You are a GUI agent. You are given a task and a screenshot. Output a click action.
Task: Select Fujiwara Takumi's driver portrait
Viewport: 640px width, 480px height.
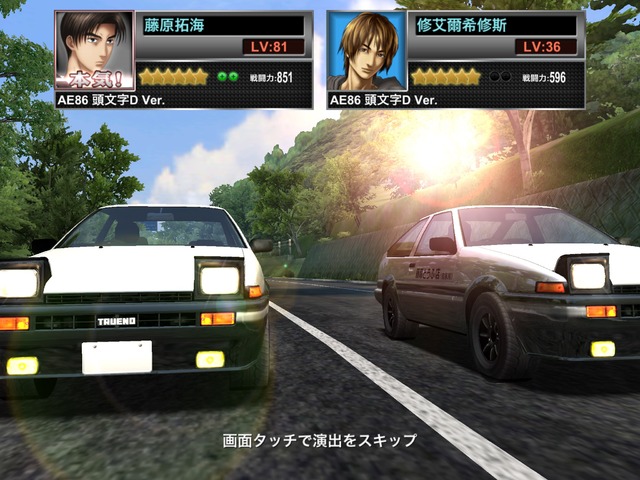coord(94,51)
